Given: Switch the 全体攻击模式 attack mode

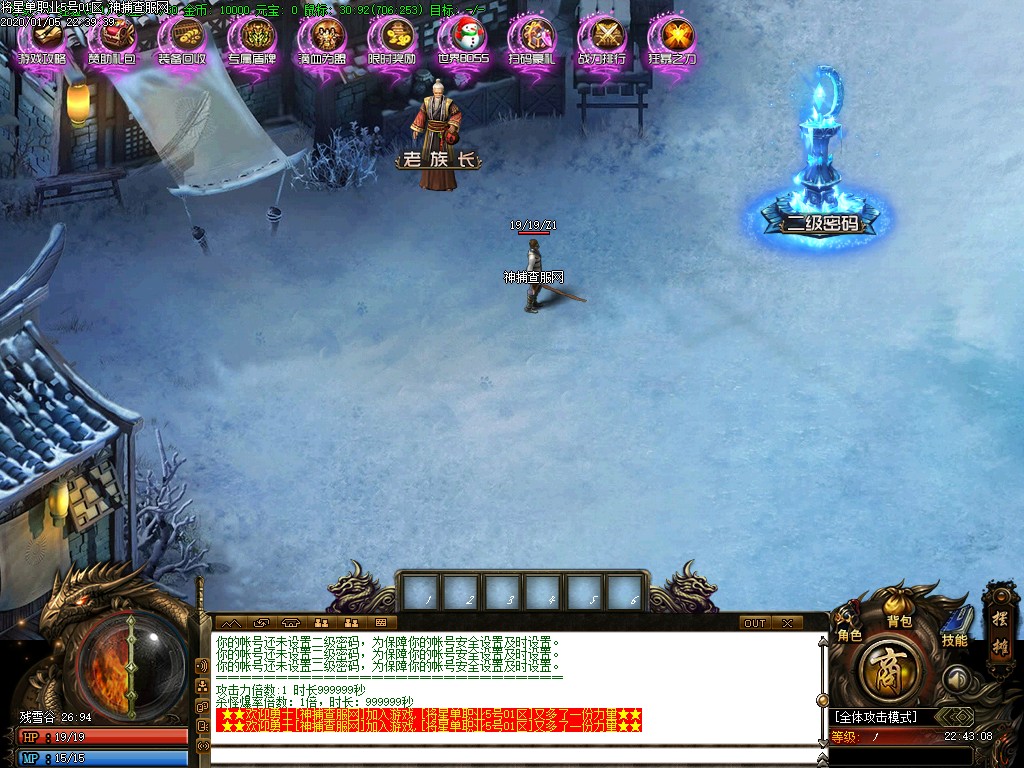Looking at the screenshot, I should click(x=882, y=717).
